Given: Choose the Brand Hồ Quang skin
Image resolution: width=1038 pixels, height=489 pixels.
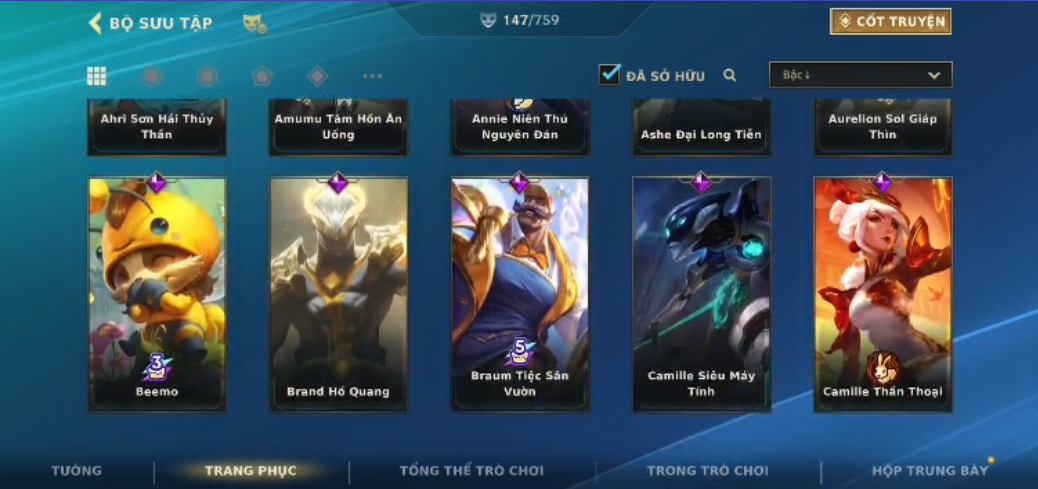Looking at the screenshot, I should [338, 294].
